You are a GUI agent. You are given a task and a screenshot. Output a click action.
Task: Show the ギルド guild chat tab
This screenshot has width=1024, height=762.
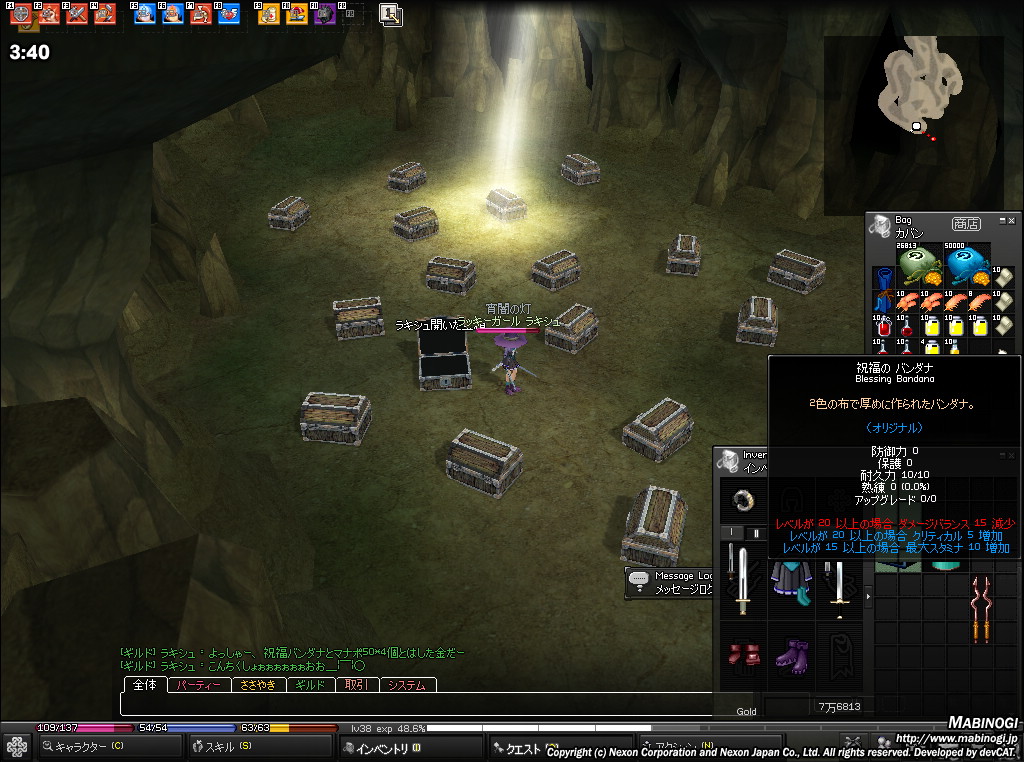coord(309,685)
